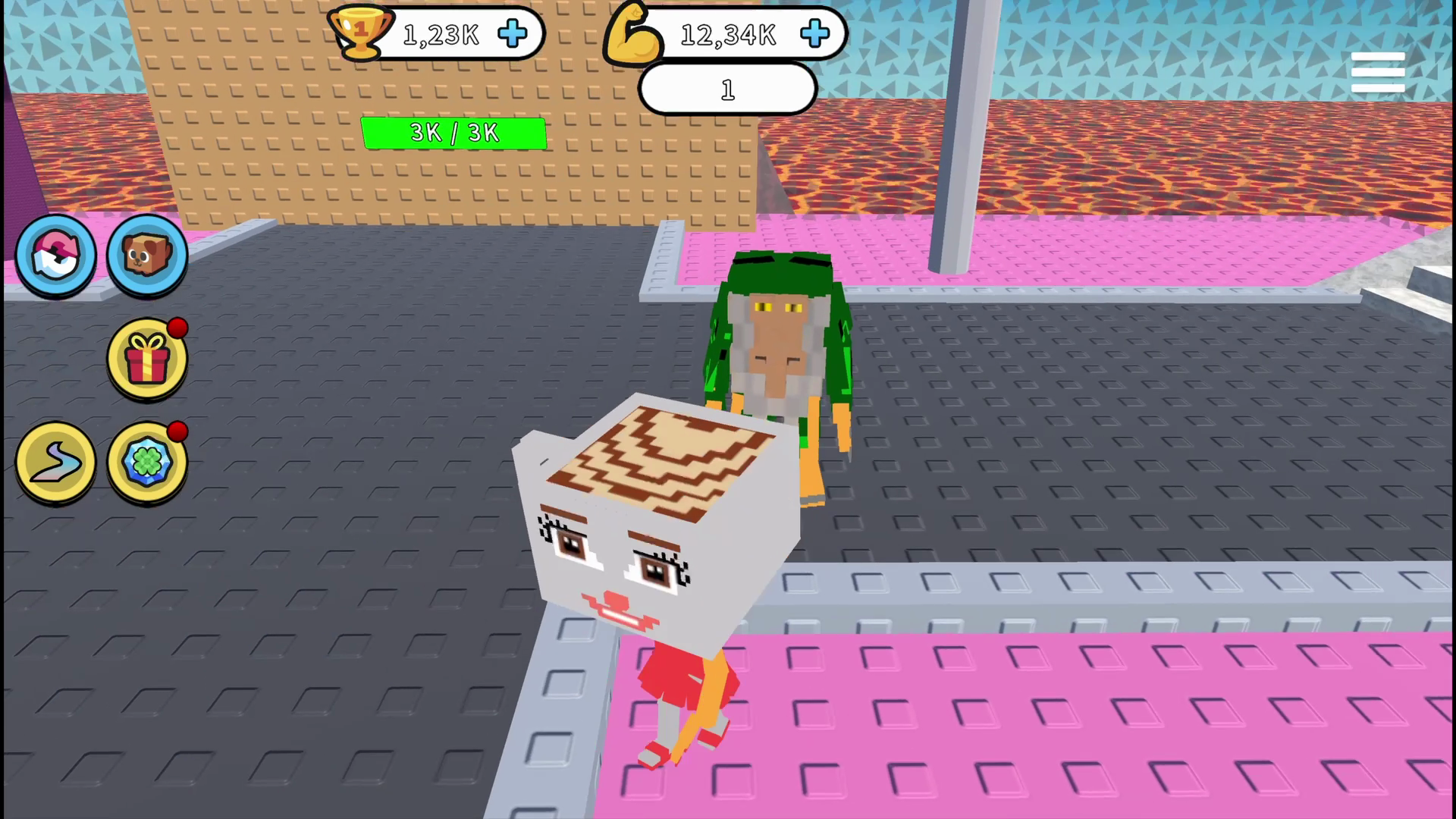
Task: Open the pet inventory box icon
Action: pyautogui.click(x=146, y=254)
